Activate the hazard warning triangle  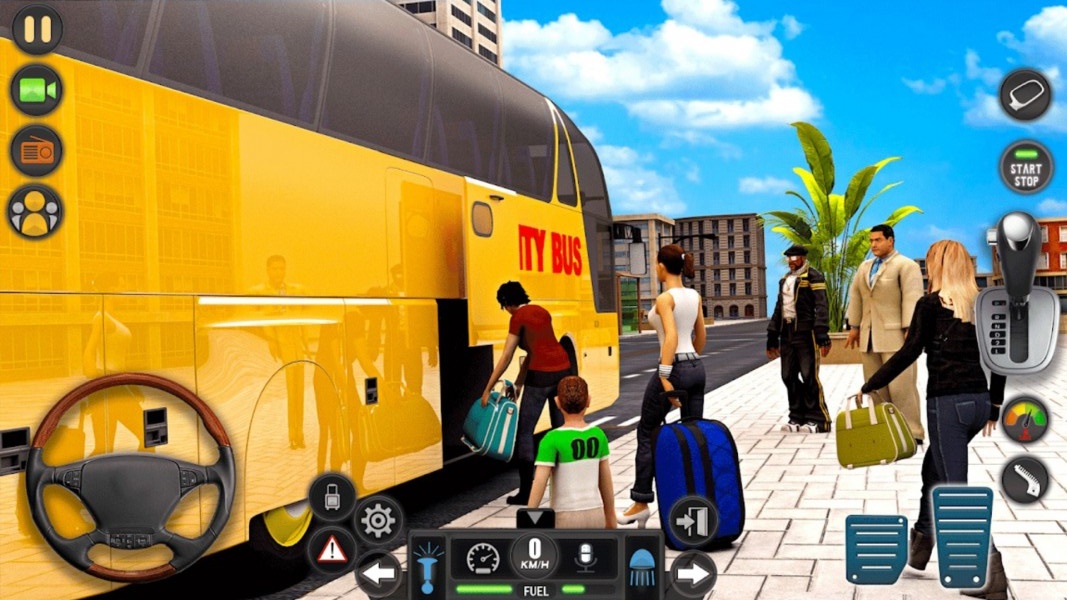(332, 549)
